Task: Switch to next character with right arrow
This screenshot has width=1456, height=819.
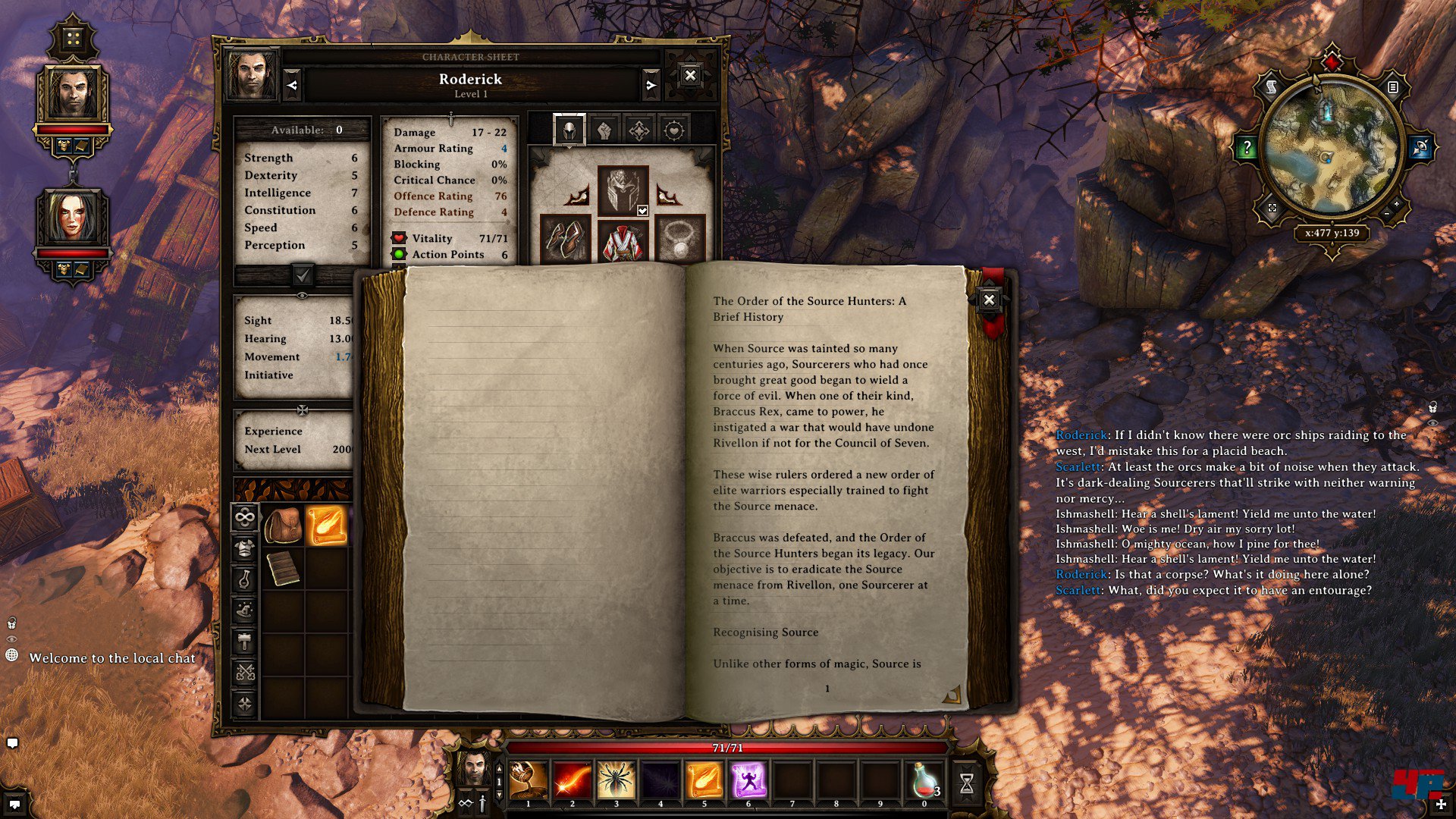Action: click(x=650, y=86)
